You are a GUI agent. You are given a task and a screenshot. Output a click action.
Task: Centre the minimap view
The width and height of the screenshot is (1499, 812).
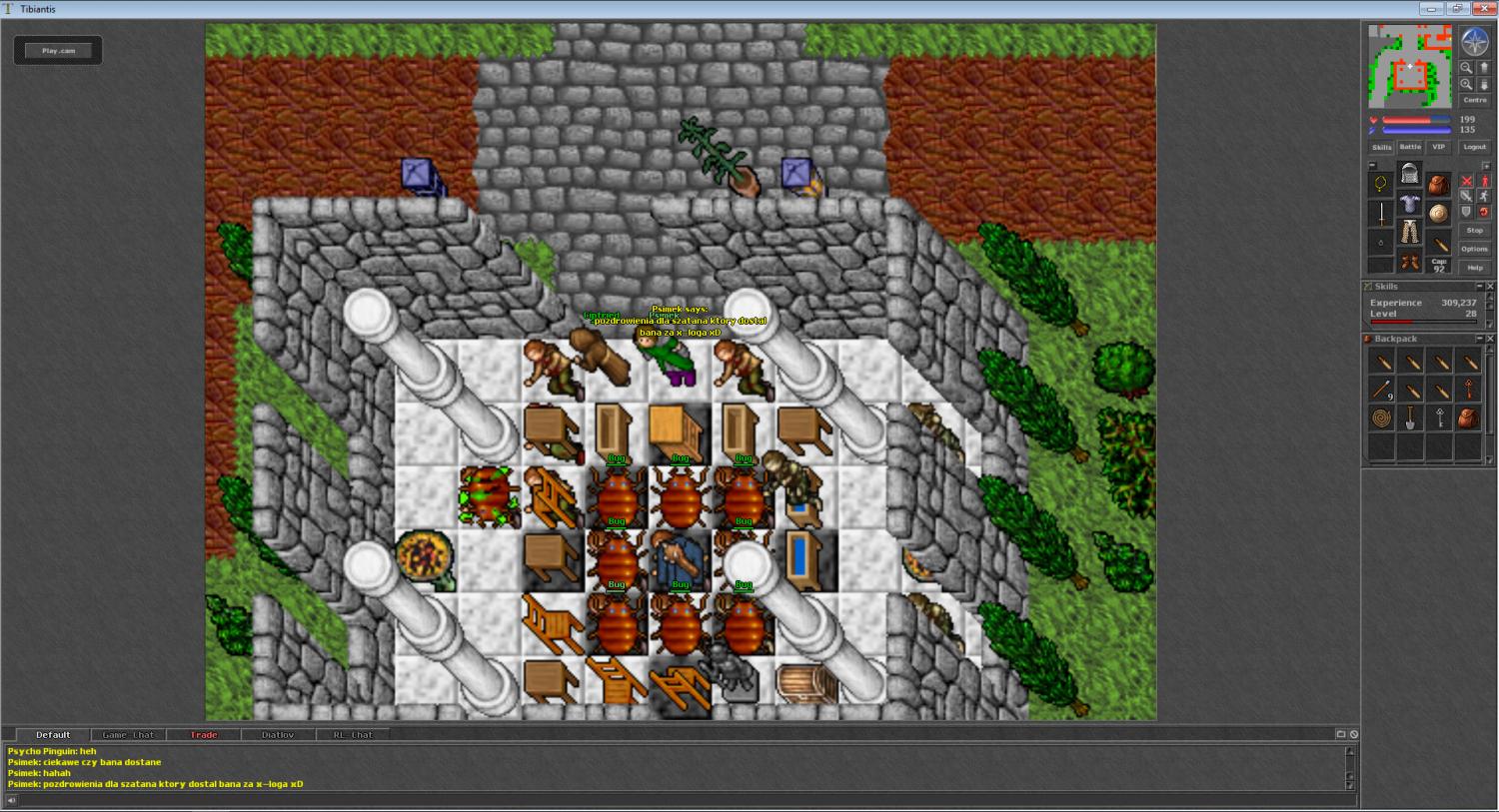coord(1474,101)
